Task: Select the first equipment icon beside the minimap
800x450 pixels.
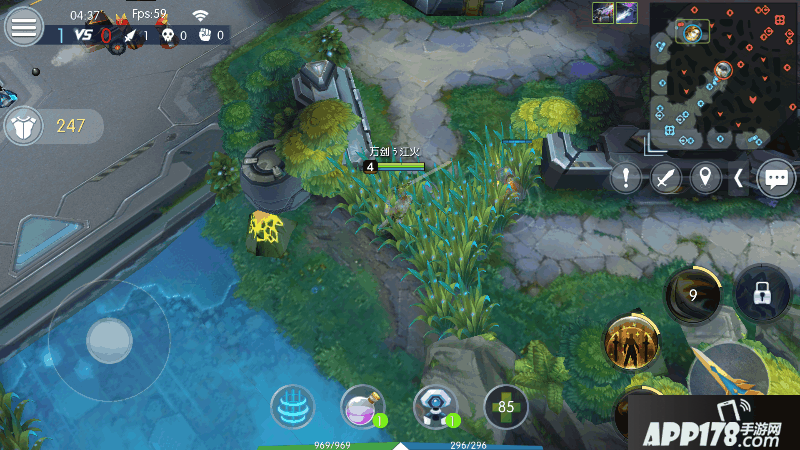Action: pos(603,13)
